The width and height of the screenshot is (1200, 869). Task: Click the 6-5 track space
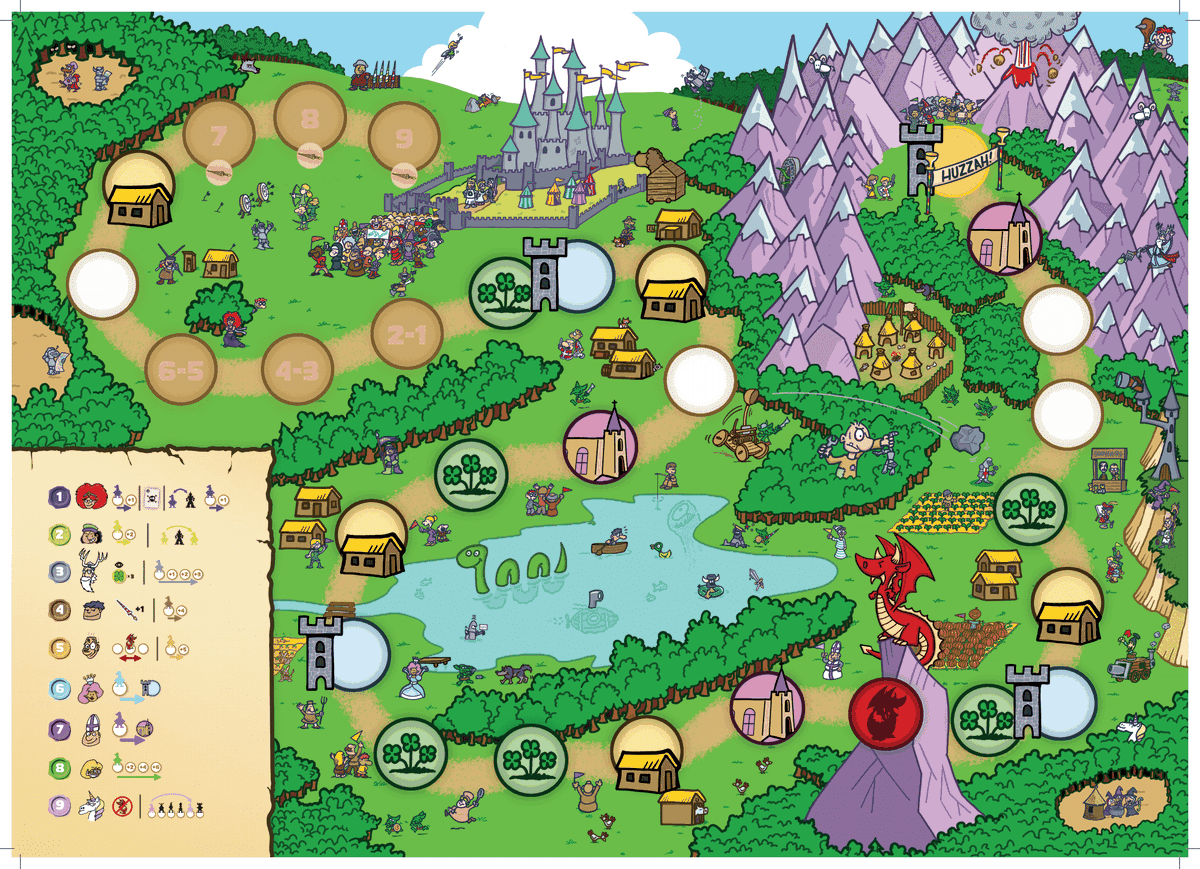tap(181, 371)
